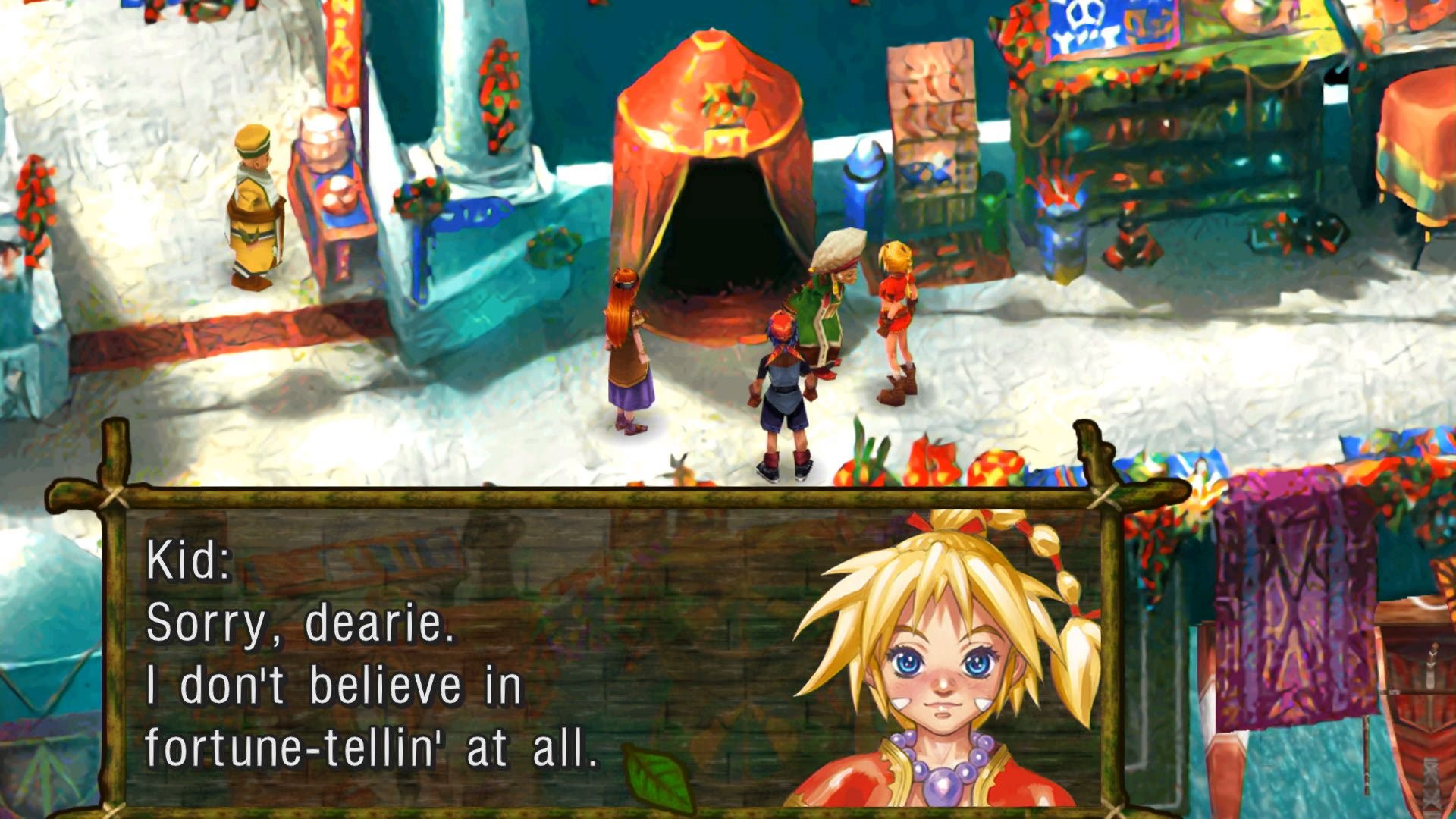Select the merchant in yellow robe on the left
This screenshot has width=1456, height=819.
[x=254, y=205]
